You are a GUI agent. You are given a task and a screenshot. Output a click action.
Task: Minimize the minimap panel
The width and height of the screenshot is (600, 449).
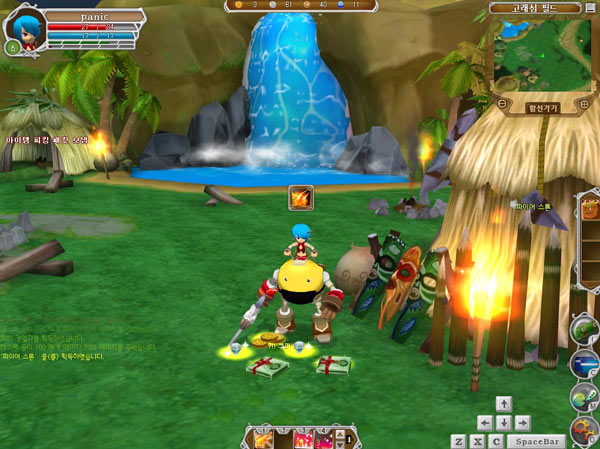point(591,8)
